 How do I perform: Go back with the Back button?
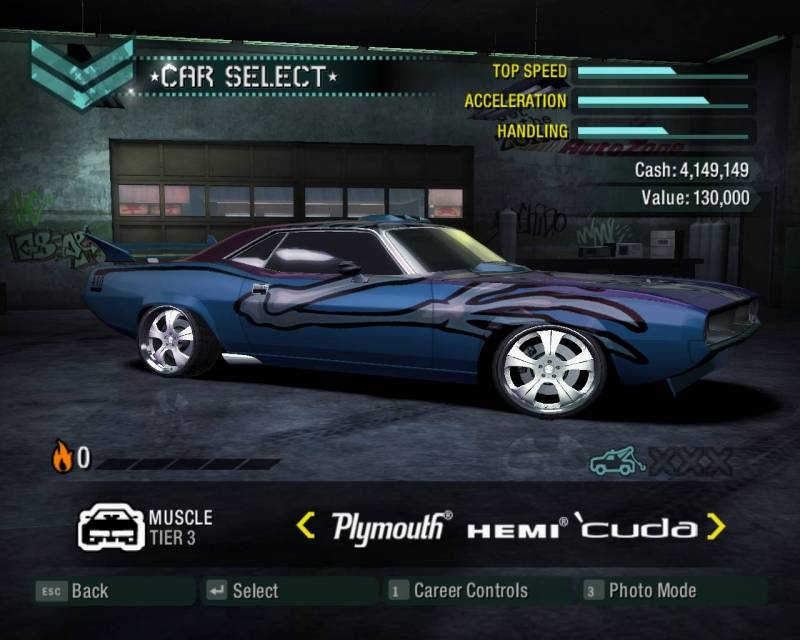tap(73, 591)
